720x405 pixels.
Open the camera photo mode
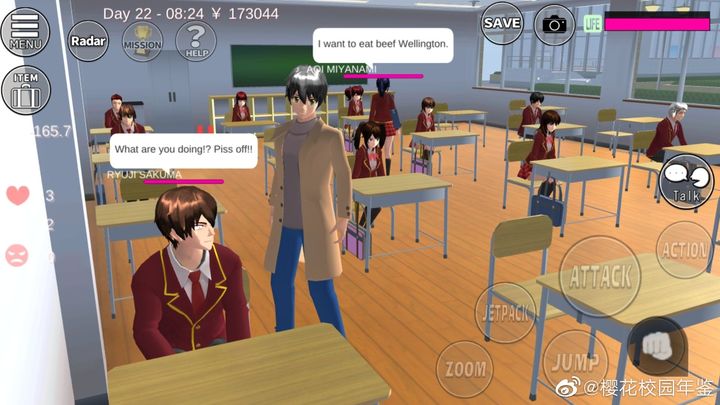tap(554, 23)
